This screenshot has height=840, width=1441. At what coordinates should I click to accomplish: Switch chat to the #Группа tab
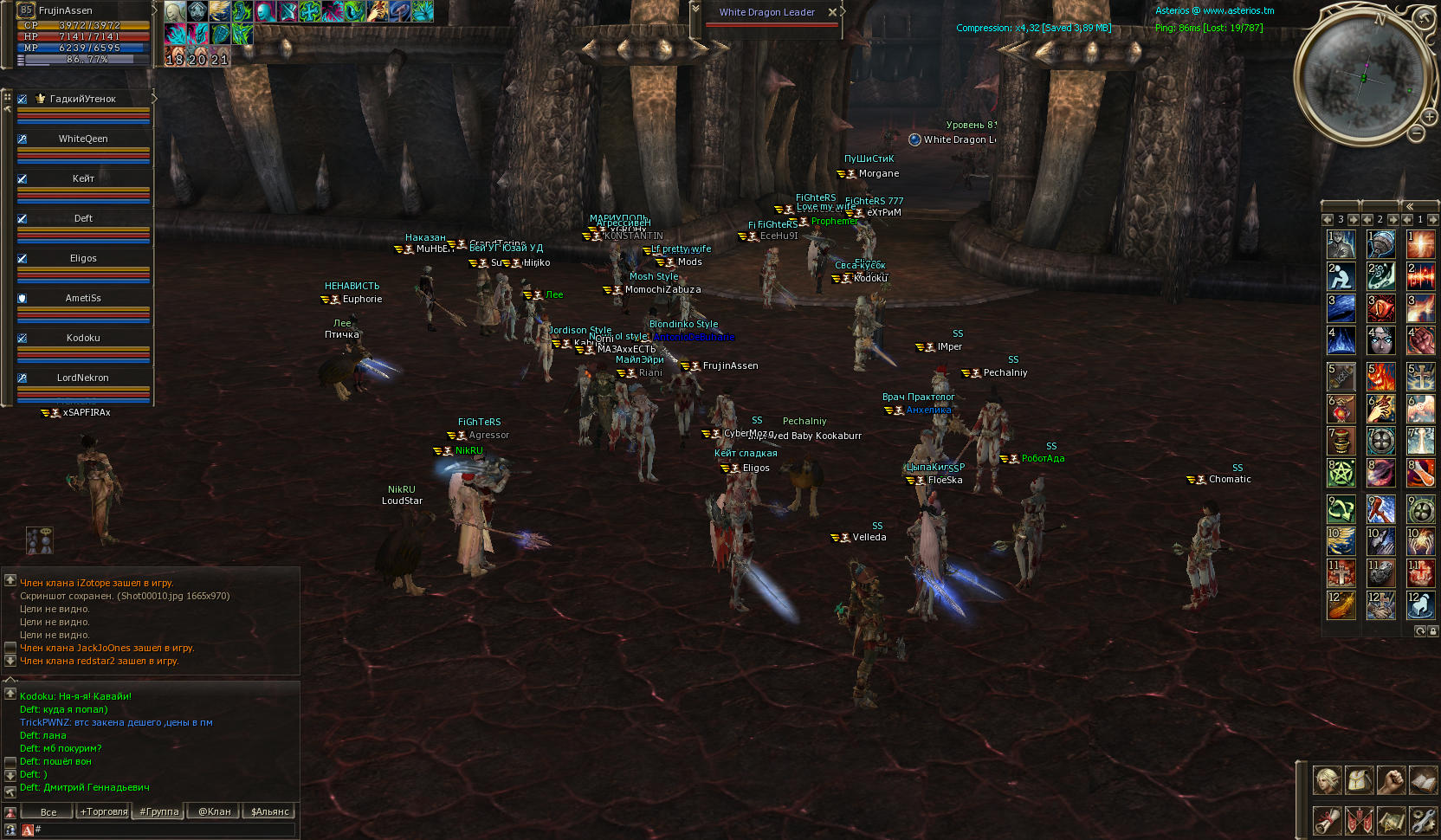pos(159,811)
